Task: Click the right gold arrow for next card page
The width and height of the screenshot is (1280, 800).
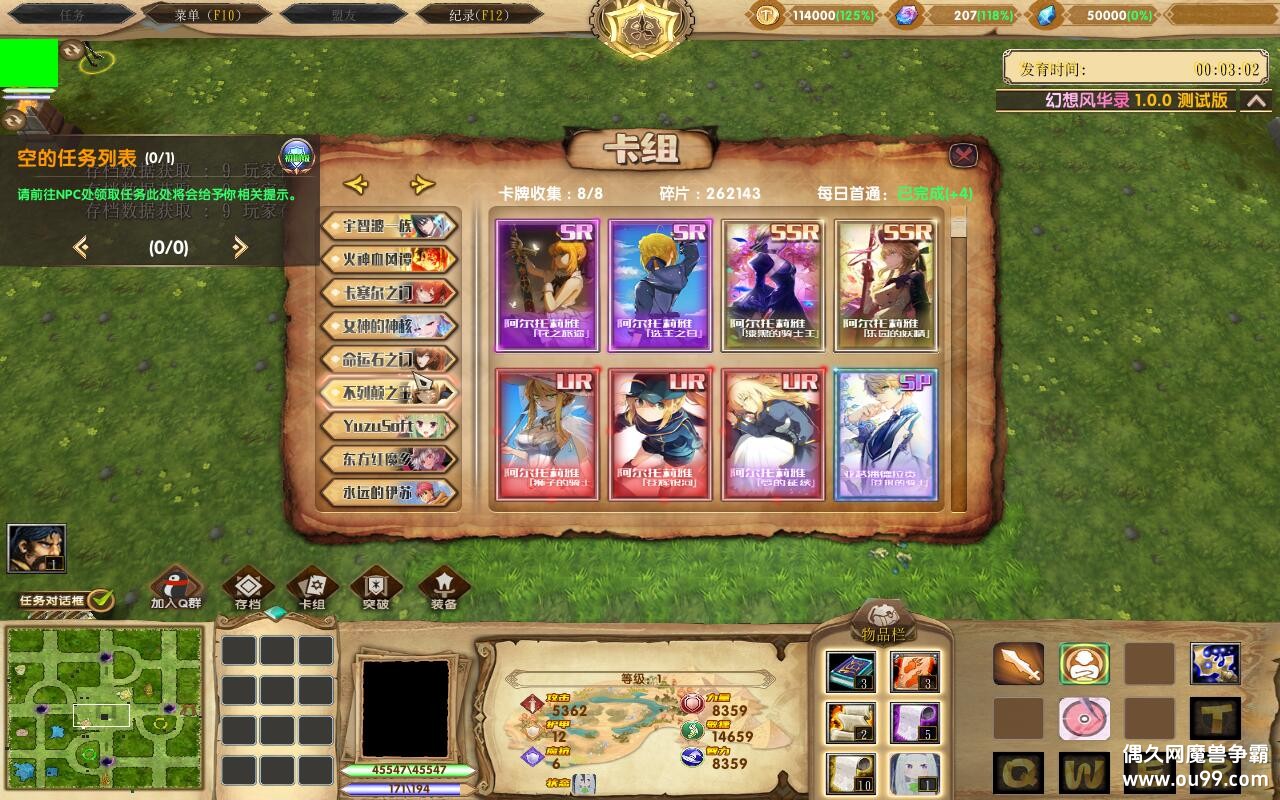Action: (x=420, y=186)
